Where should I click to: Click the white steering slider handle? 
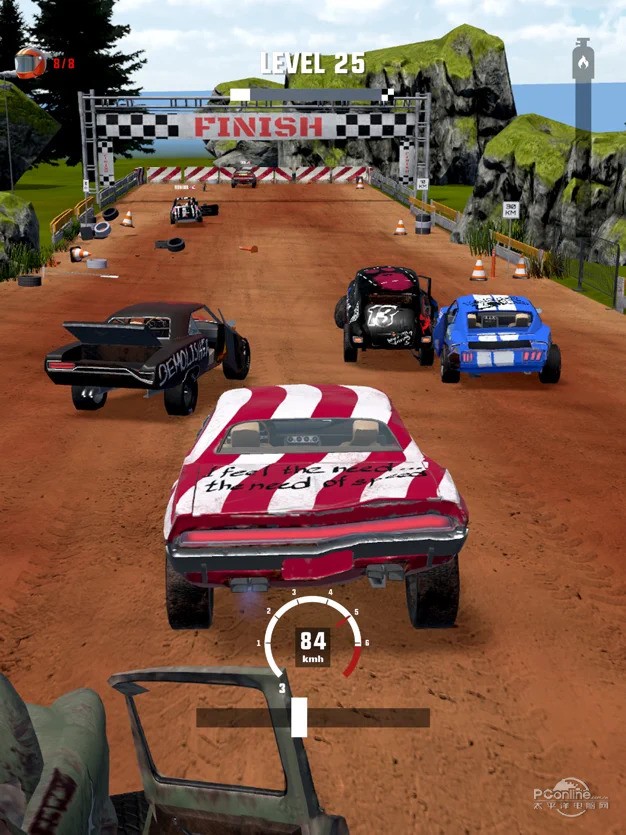click(298, 717)
